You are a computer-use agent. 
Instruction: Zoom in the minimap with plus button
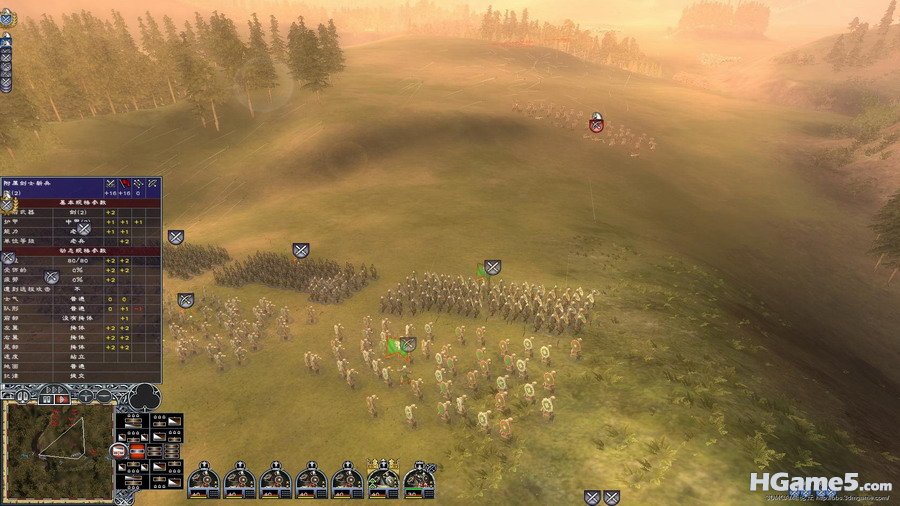coord(87,396)
